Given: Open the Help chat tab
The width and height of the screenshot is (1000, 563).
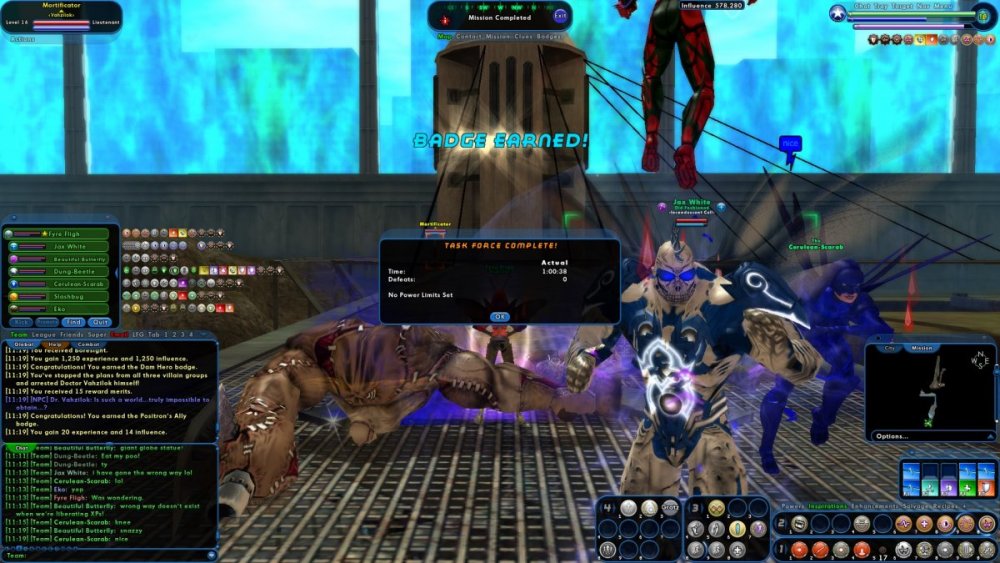Looking at the screenshot, I should coord(53,344).
